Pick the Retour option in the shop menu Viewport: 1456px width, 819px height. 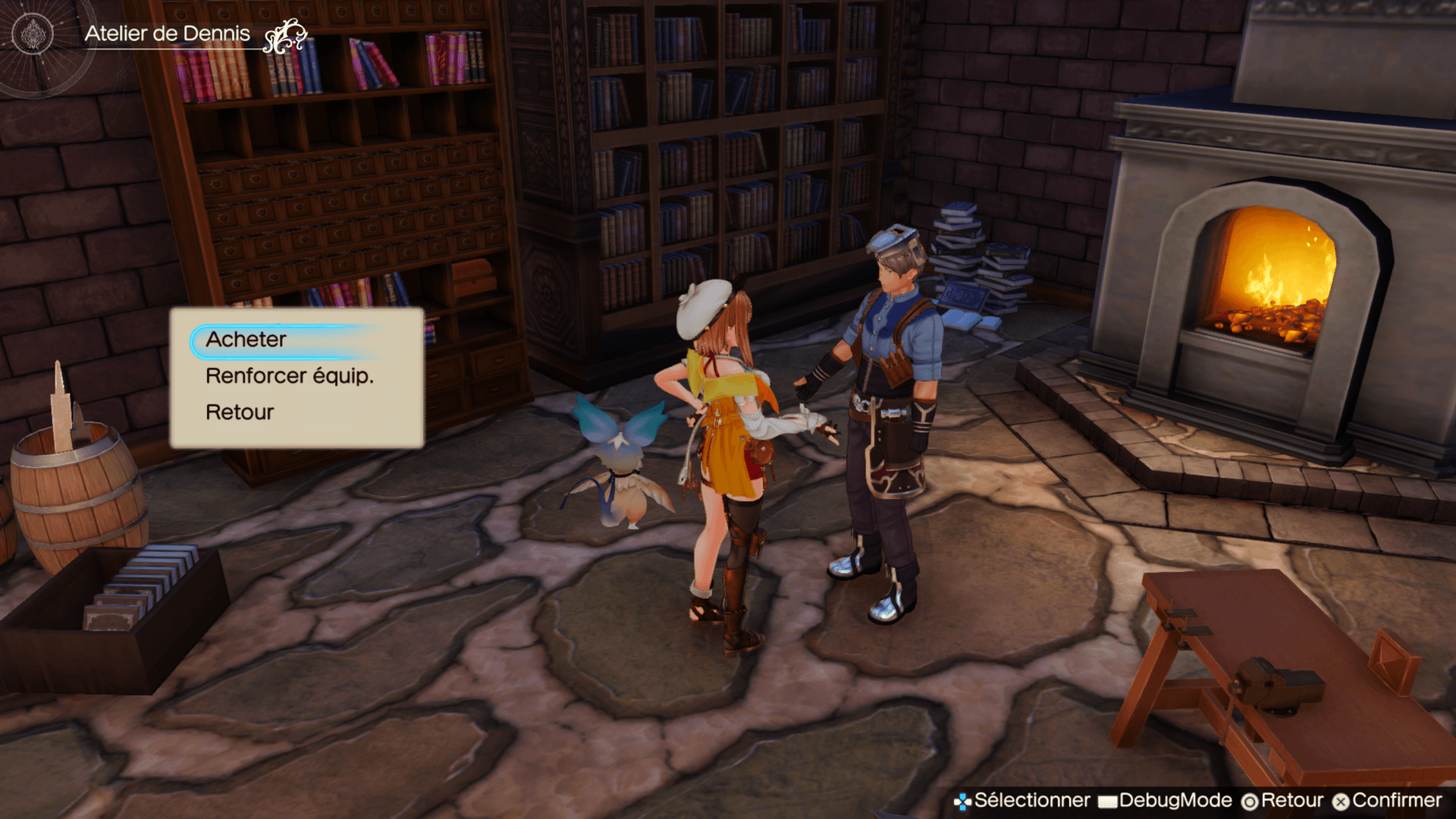pos(240,413)
